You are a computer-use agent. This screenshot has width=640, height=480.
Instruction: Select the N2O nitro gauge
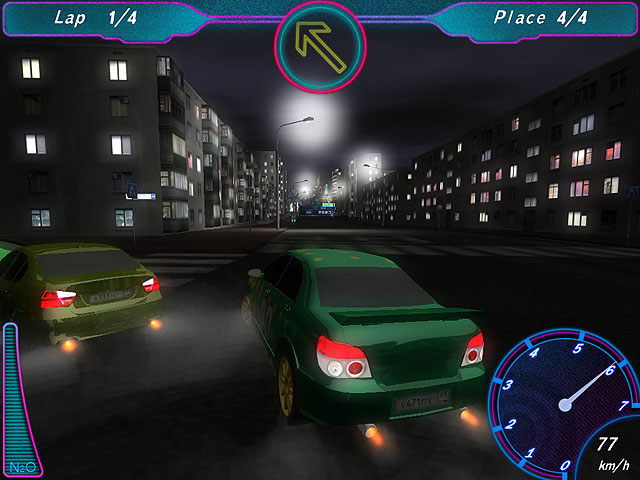click(x=13, y=397)
